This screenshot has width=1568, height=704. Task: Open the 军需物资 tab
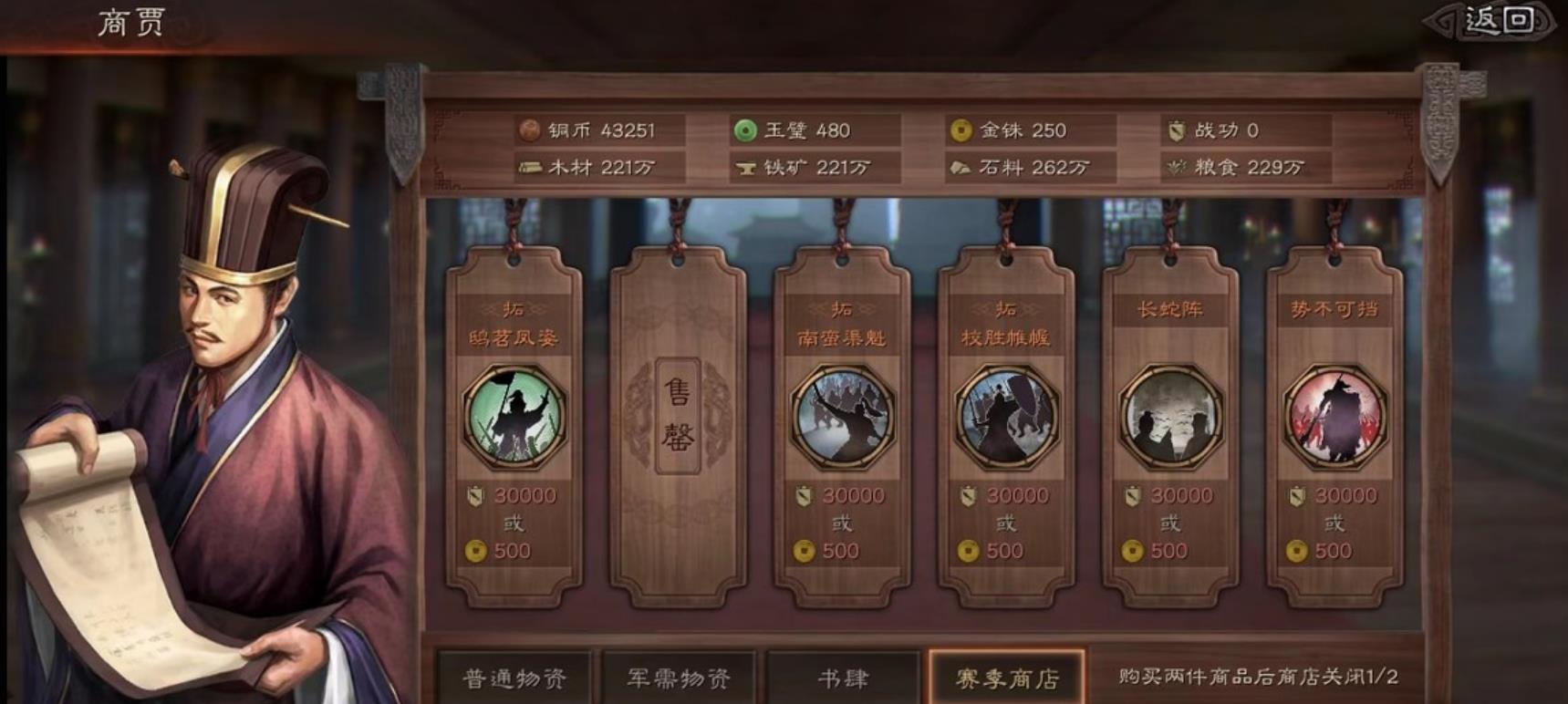[x=679, y=678]
